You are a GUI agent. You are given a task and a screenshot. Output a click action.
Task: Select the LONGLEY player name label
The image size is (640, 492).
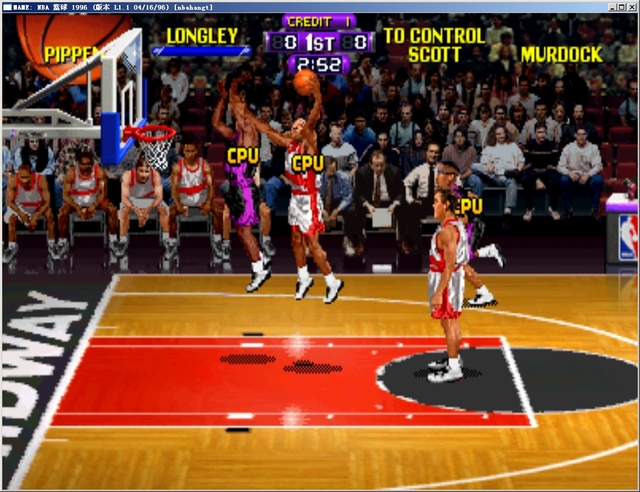pyautogui.click(x=202, y=36)
